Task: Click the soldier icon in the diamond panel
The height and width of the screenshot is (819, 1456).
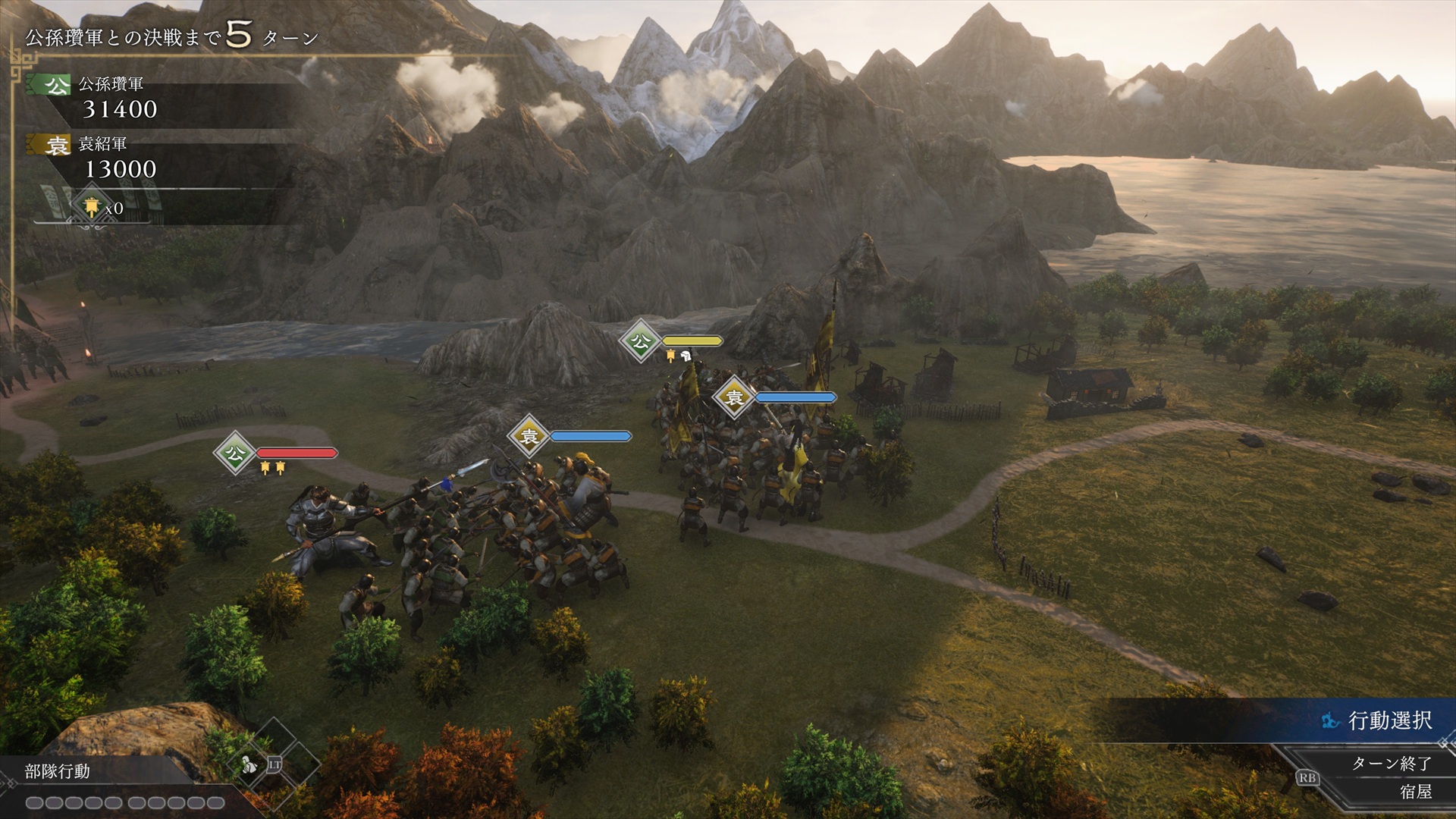Action: tap(249, 764)
